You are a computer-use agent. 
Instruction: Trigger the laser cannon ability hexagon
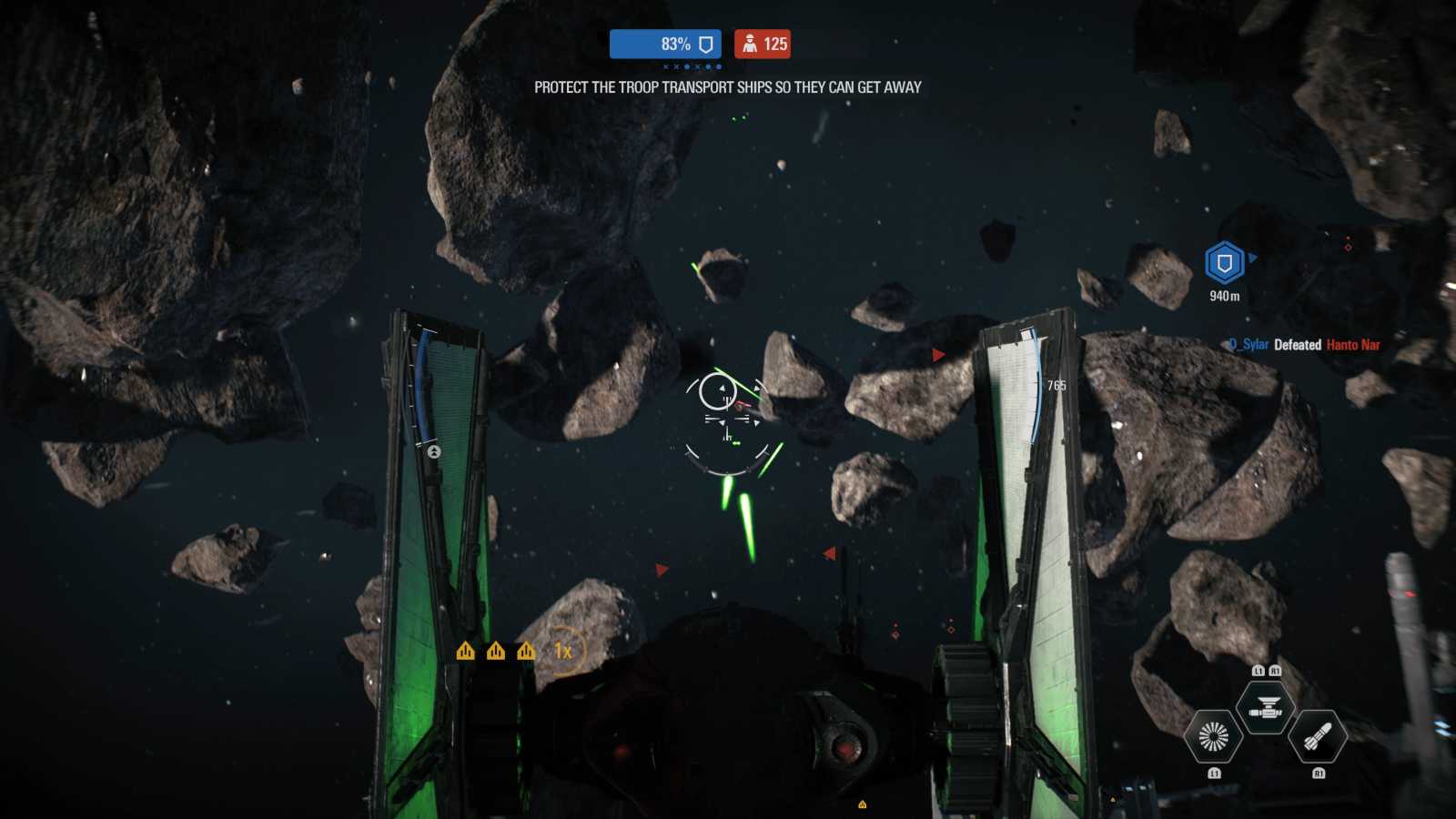tap(1265, 708)
